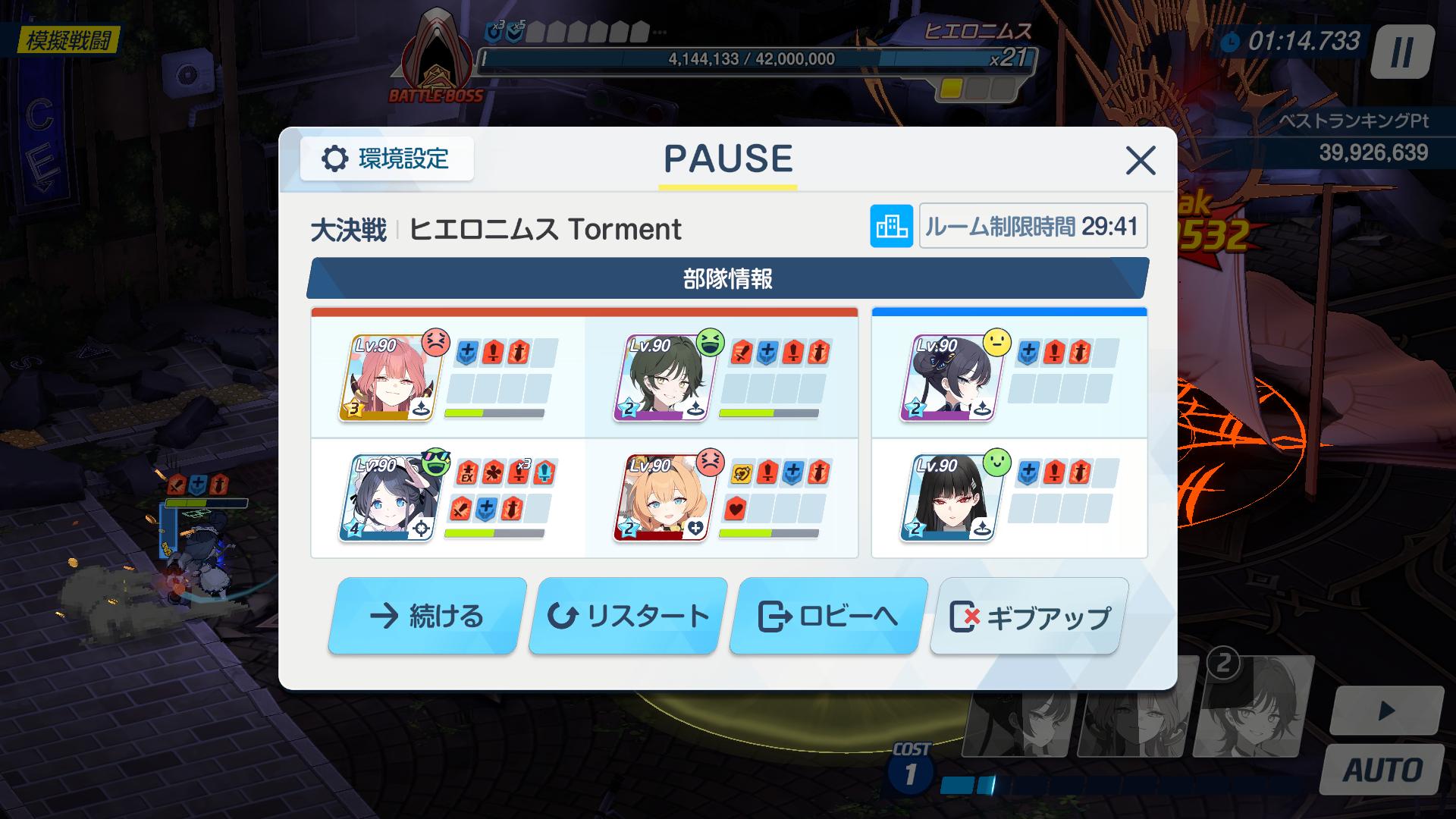The image size is (1456, 819).
Task: Restart the battle with リスタート
Action: pyautogui.click(x=627, y=616)
